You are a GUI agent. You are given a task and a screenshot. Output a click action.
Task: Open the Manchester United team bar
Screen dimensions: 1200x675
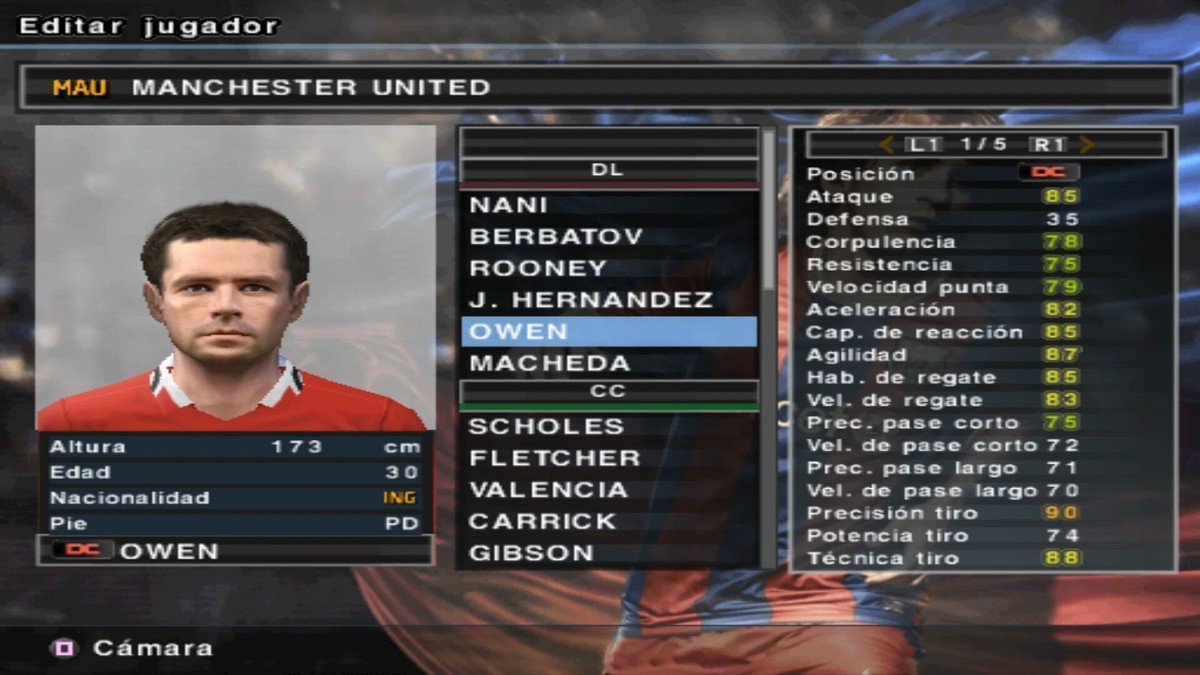[x=598, y=88]
